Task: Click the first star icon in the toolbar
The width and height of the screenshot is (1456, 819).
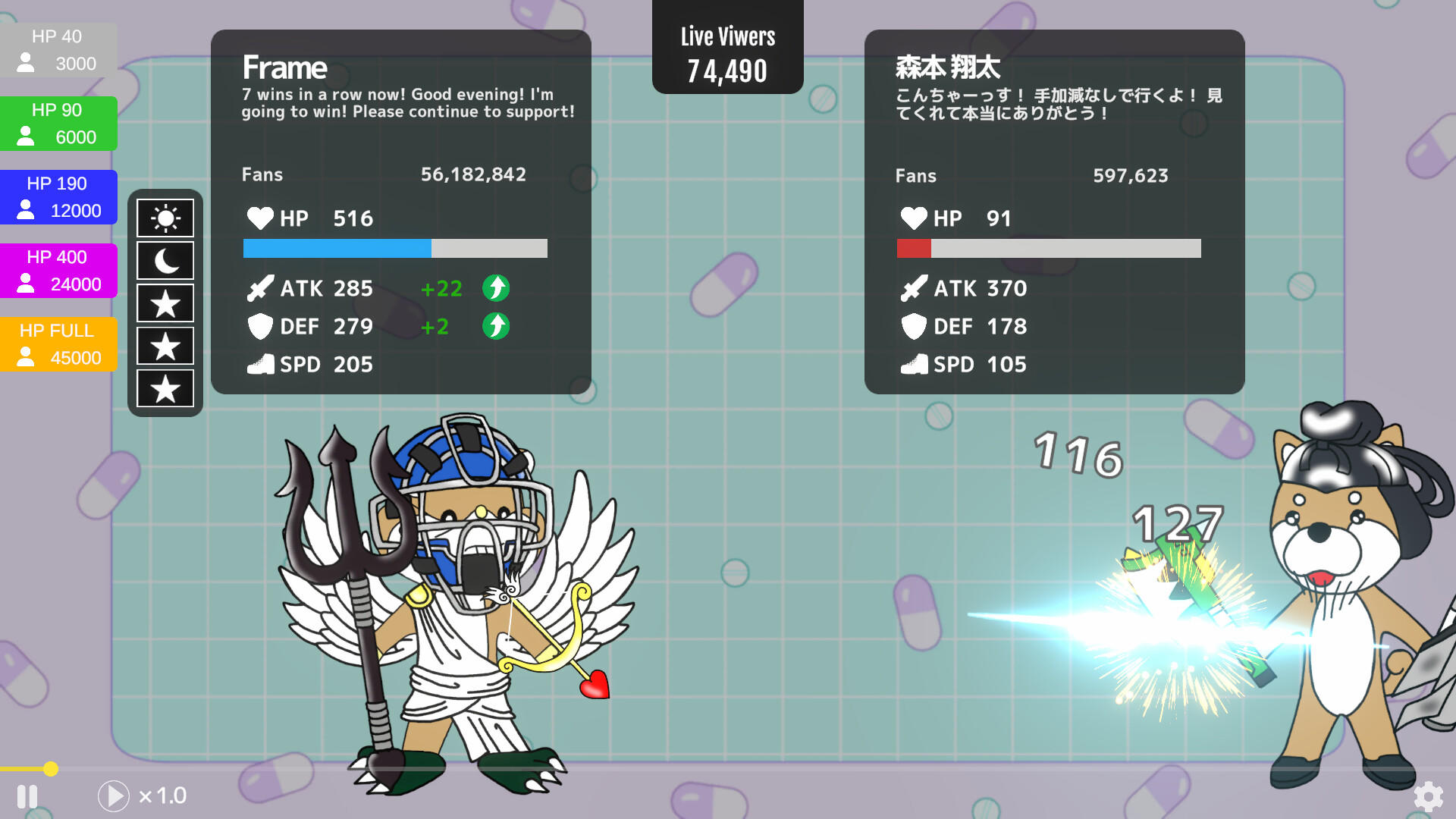Action: [x=165, y=303]
